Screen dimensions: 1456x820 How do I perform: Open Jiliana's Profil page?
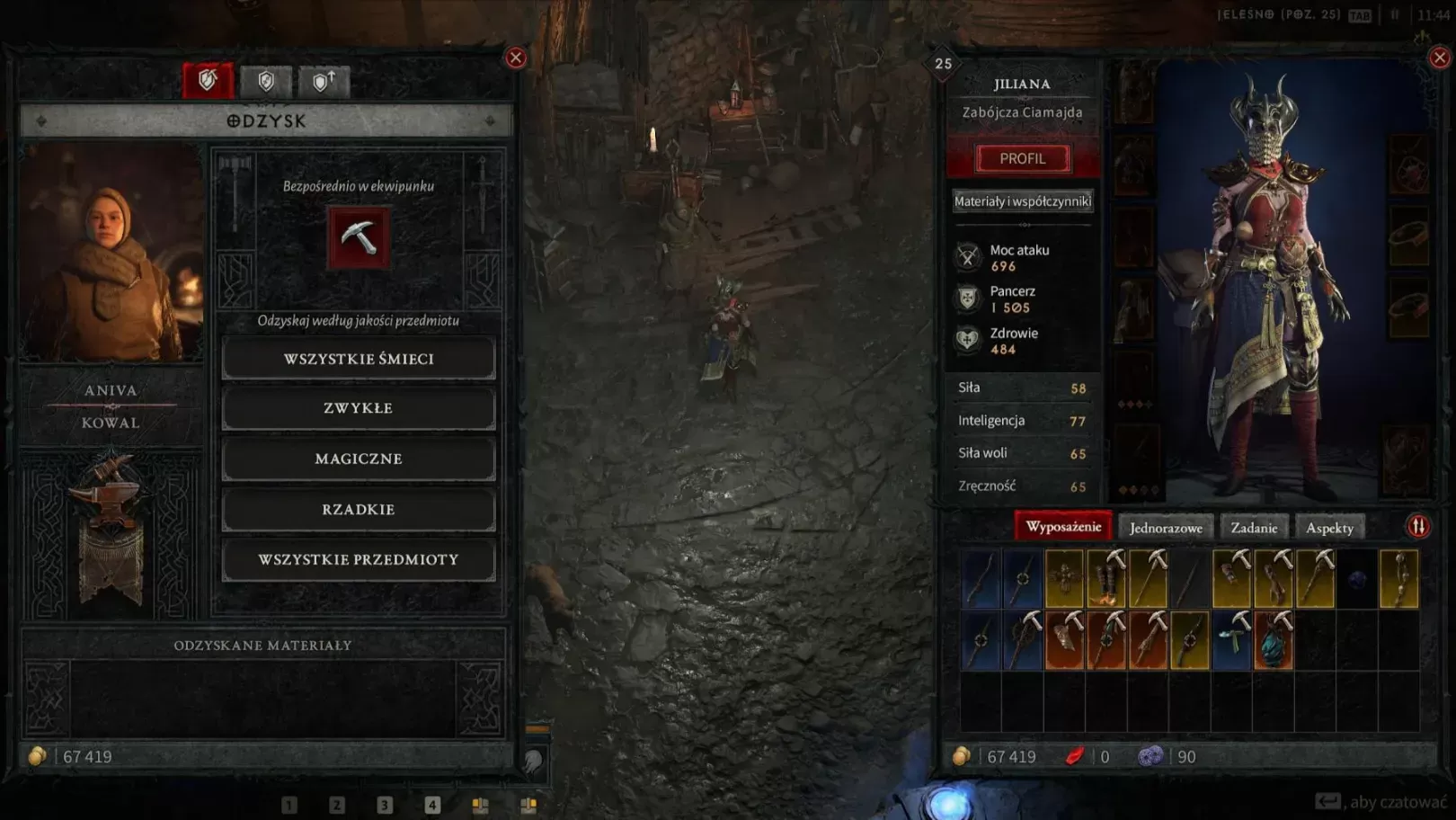[1023, 158]
